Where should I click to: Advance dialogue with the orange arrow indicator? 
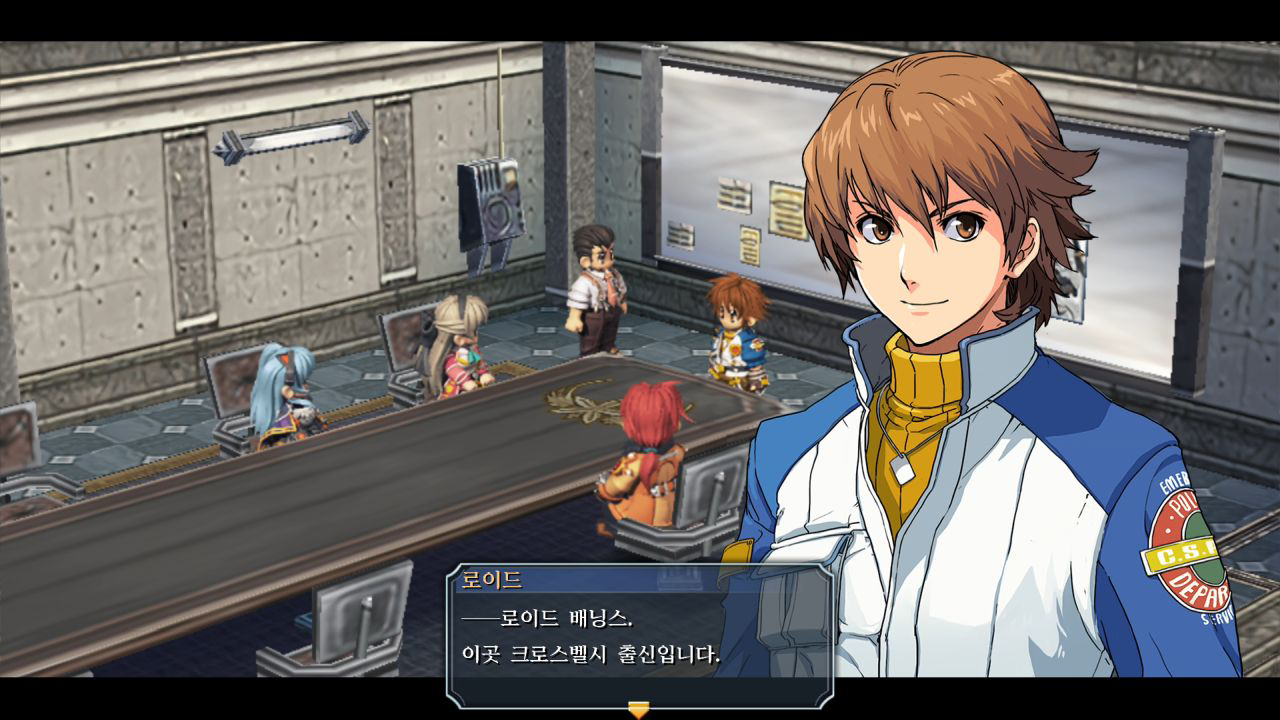point(638,709)
